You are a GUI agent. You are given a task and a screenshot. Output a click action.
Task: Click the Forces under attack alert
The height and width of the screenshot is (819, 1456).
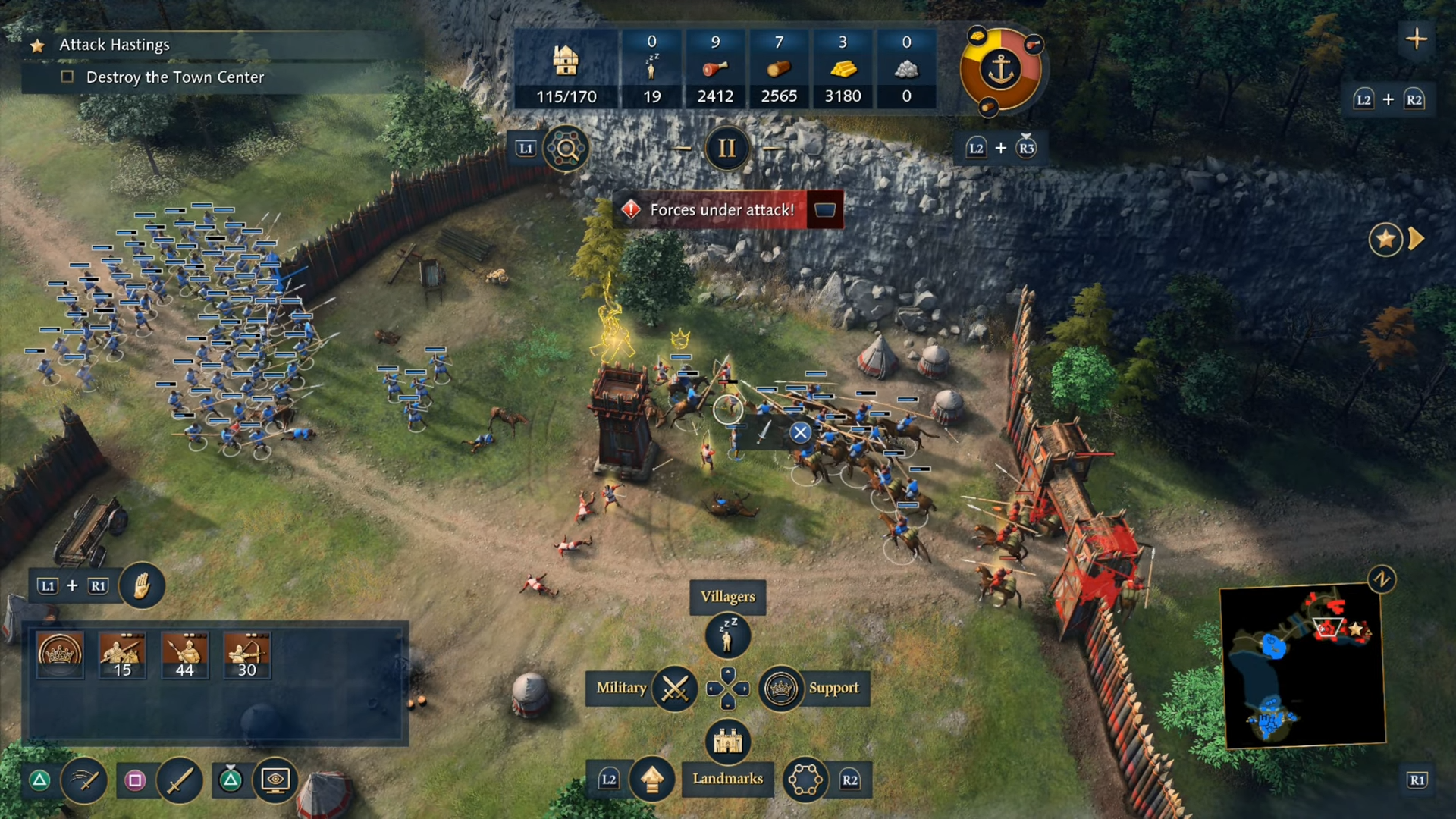coord(721,210)
